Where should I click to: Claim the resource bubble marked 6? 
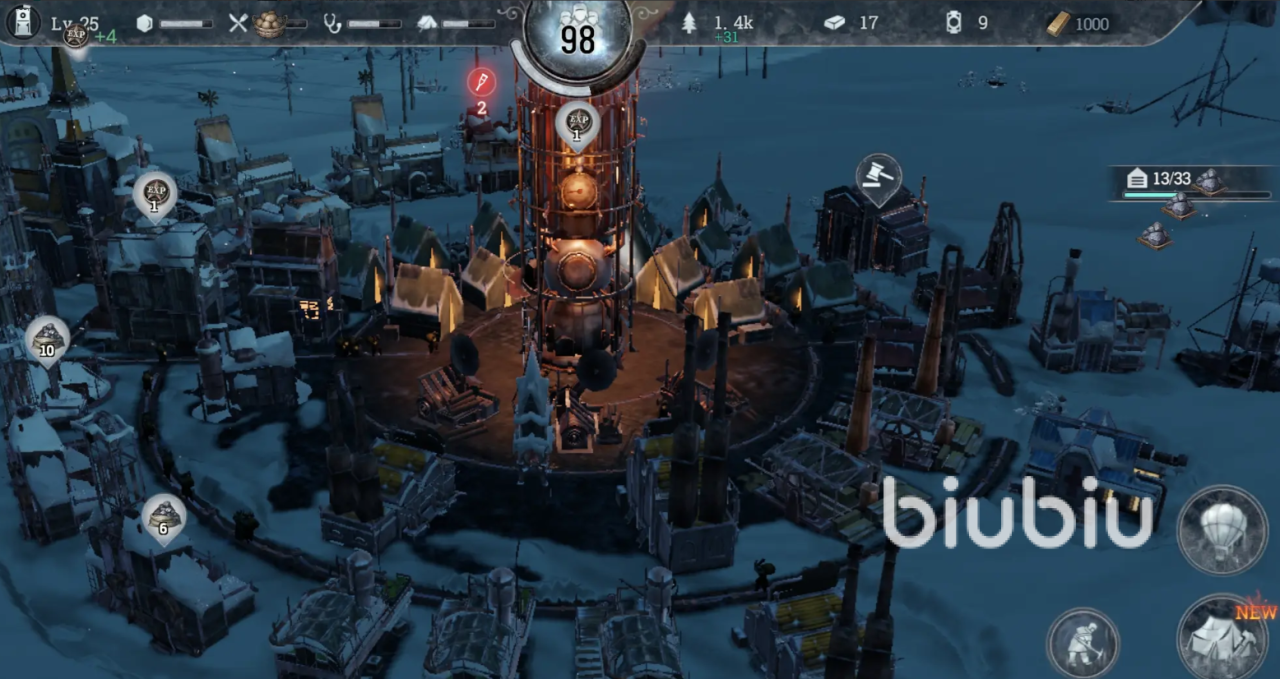pos(163,516)
